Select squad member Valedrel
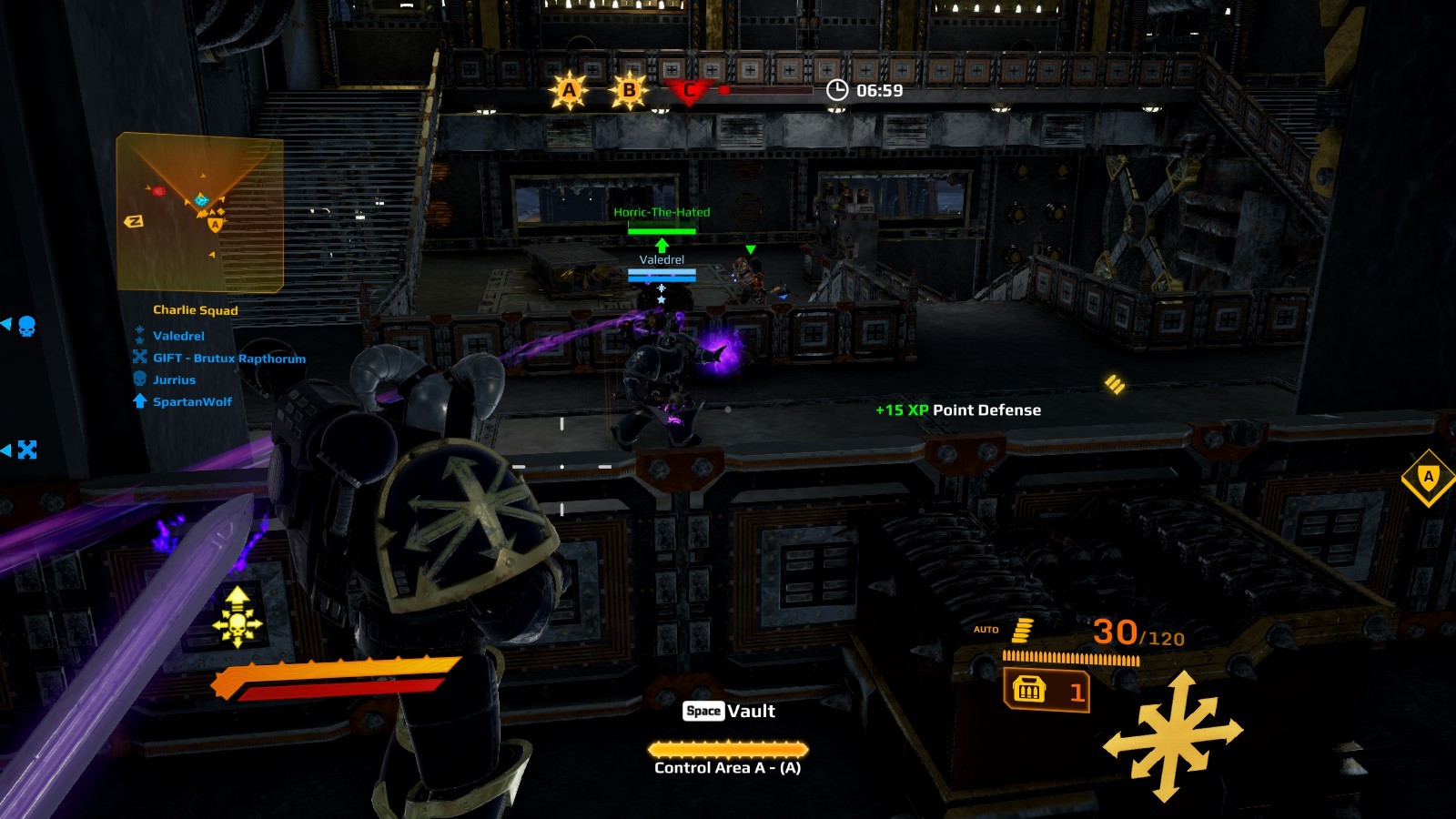Image resolution: width=1456 pixels, height=819 pixels. (178, 336)
